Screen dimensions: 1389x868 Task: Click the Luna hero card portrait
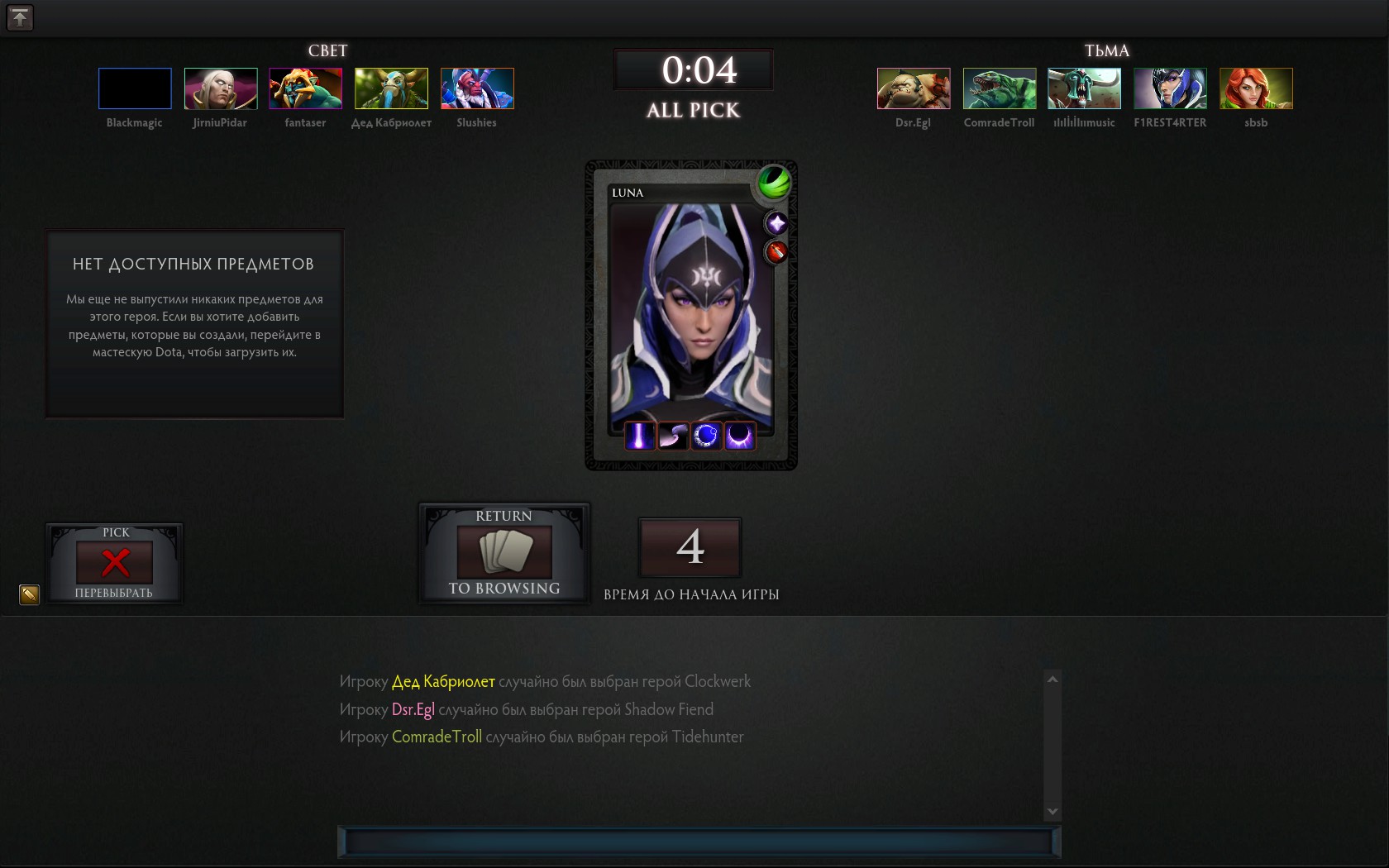tap(691, 314)
